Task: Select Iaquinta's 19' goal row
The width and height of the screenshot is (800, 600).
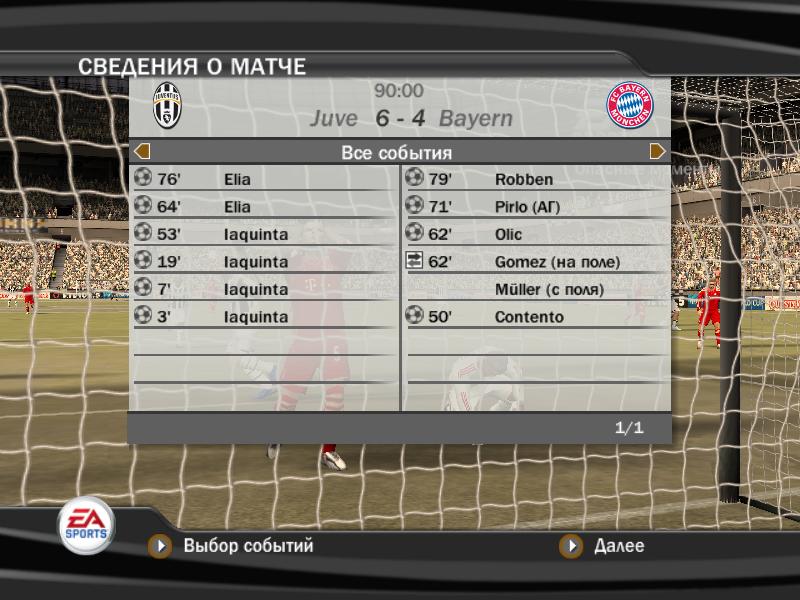Action: tap(264, 262)
